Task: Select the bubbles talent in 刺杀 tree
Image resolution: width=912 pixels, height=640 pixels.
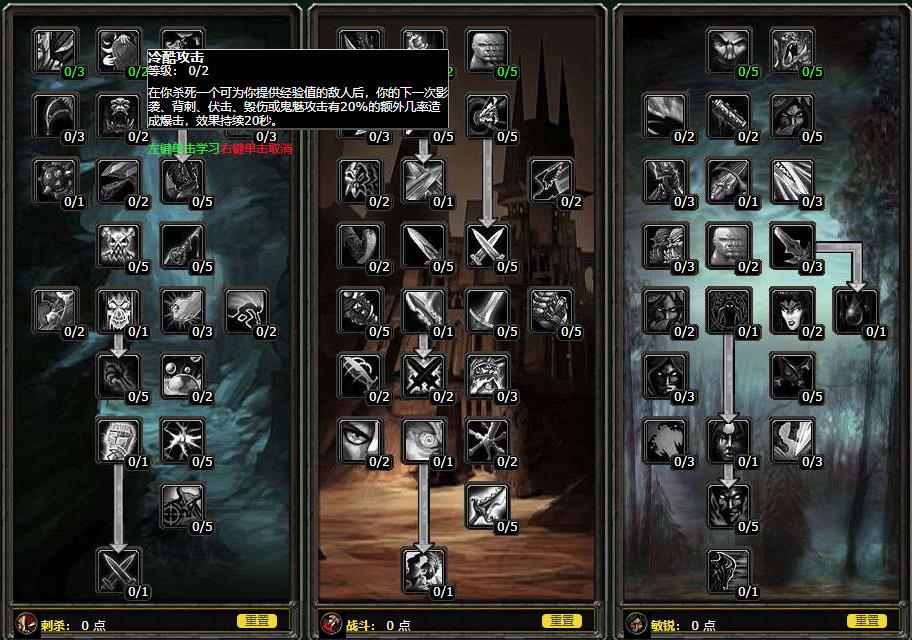Action: [183, 375]
